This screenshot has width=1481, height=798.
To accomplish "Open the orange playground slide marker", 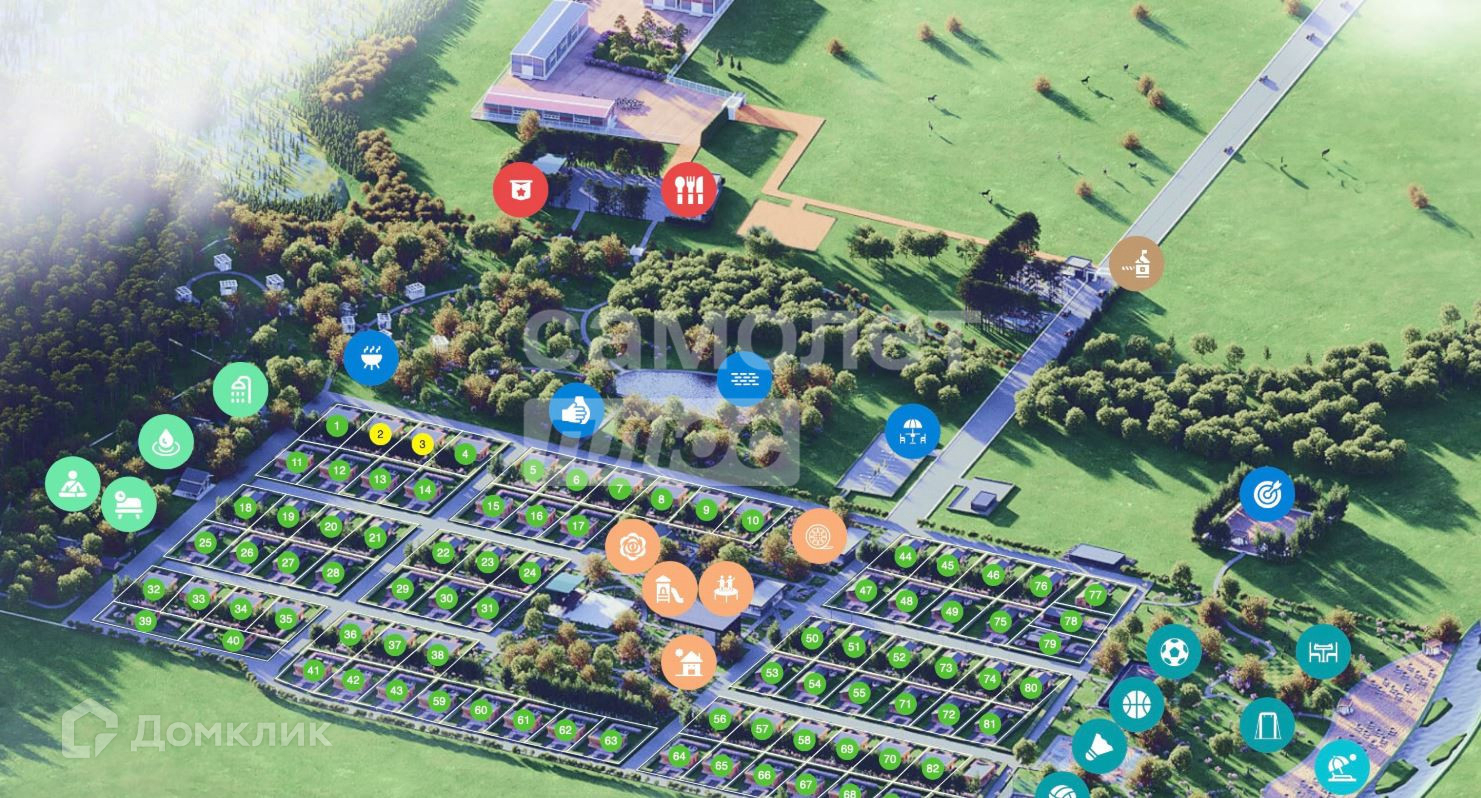I will (x=670, y=589).
